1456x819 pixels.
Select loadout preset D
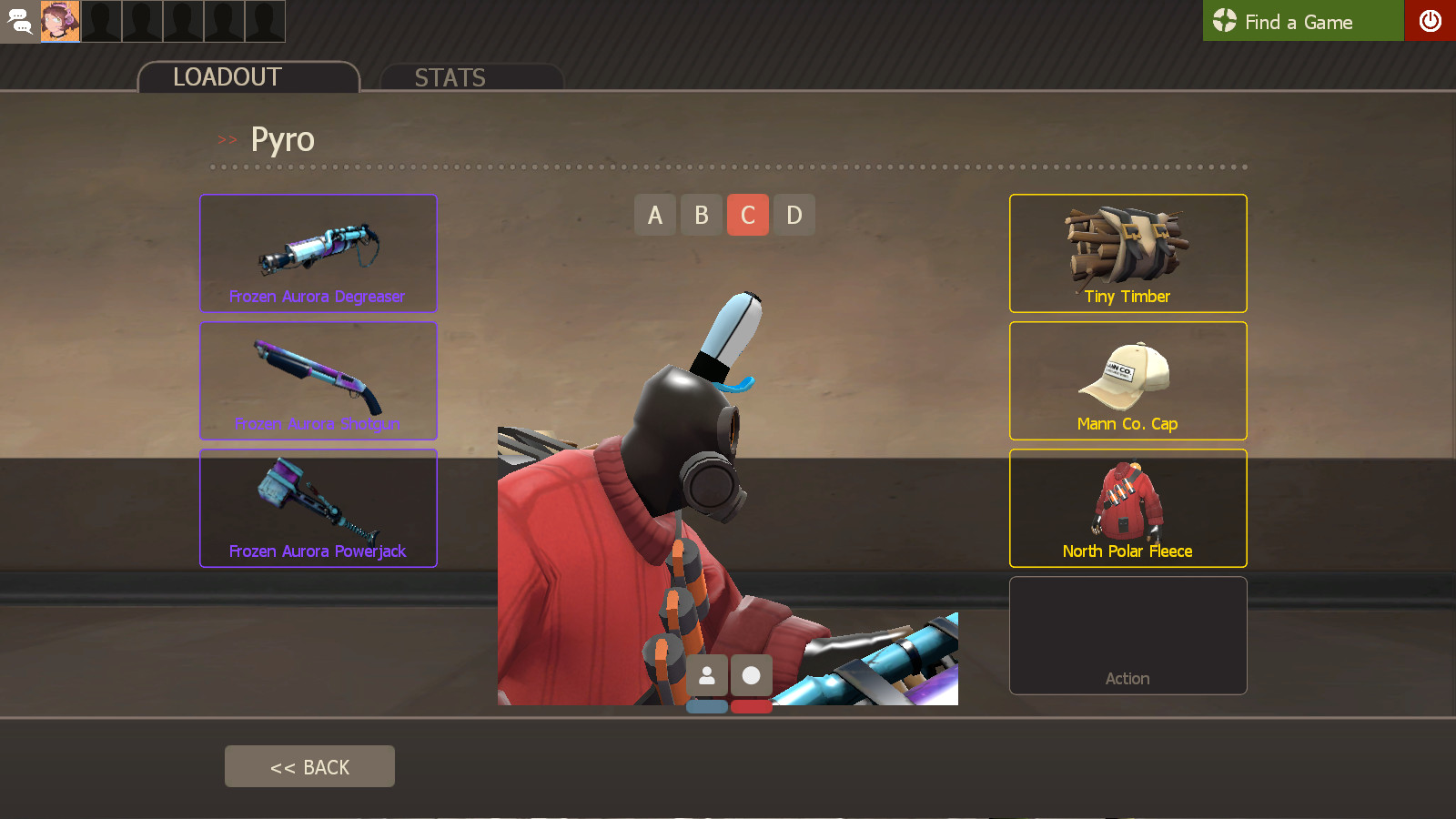(794, 215)
